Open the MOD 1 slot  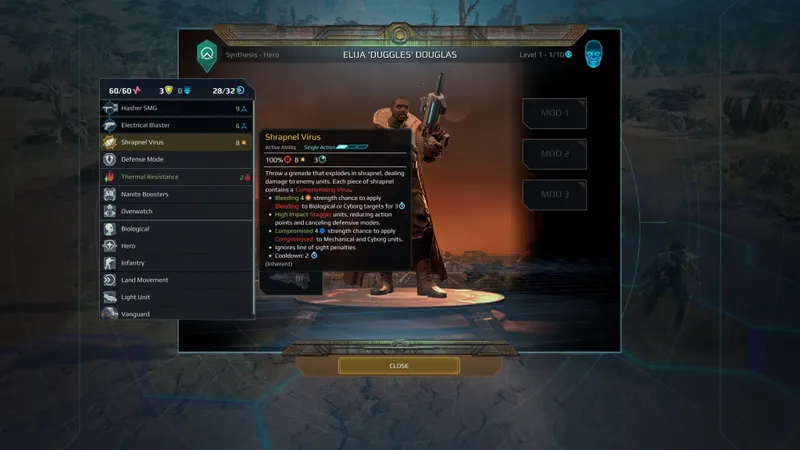555,114
